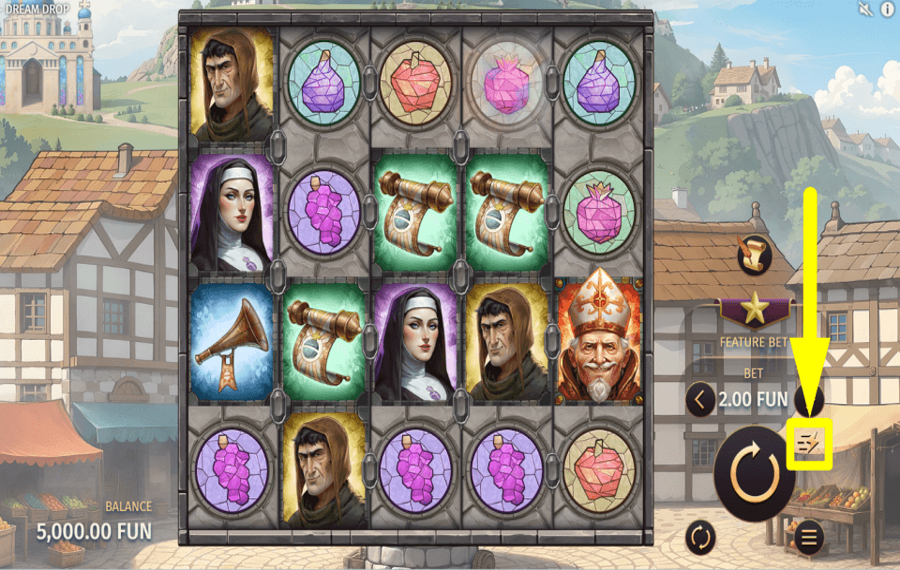
Task: Open the hamburger menu
Action: tap(808, 538)
